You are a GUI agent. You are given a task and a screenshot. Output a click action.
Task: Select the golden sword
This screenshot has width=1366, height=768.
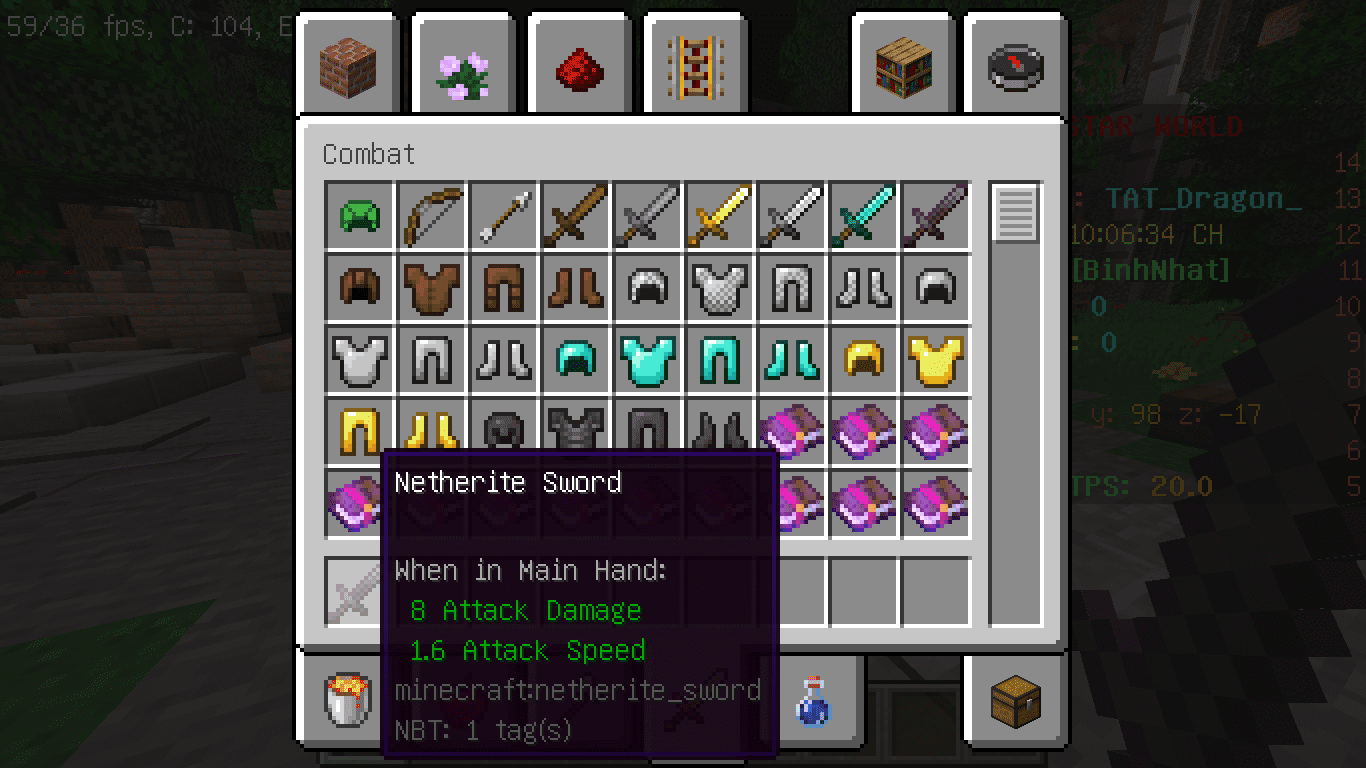coord(719,215)
